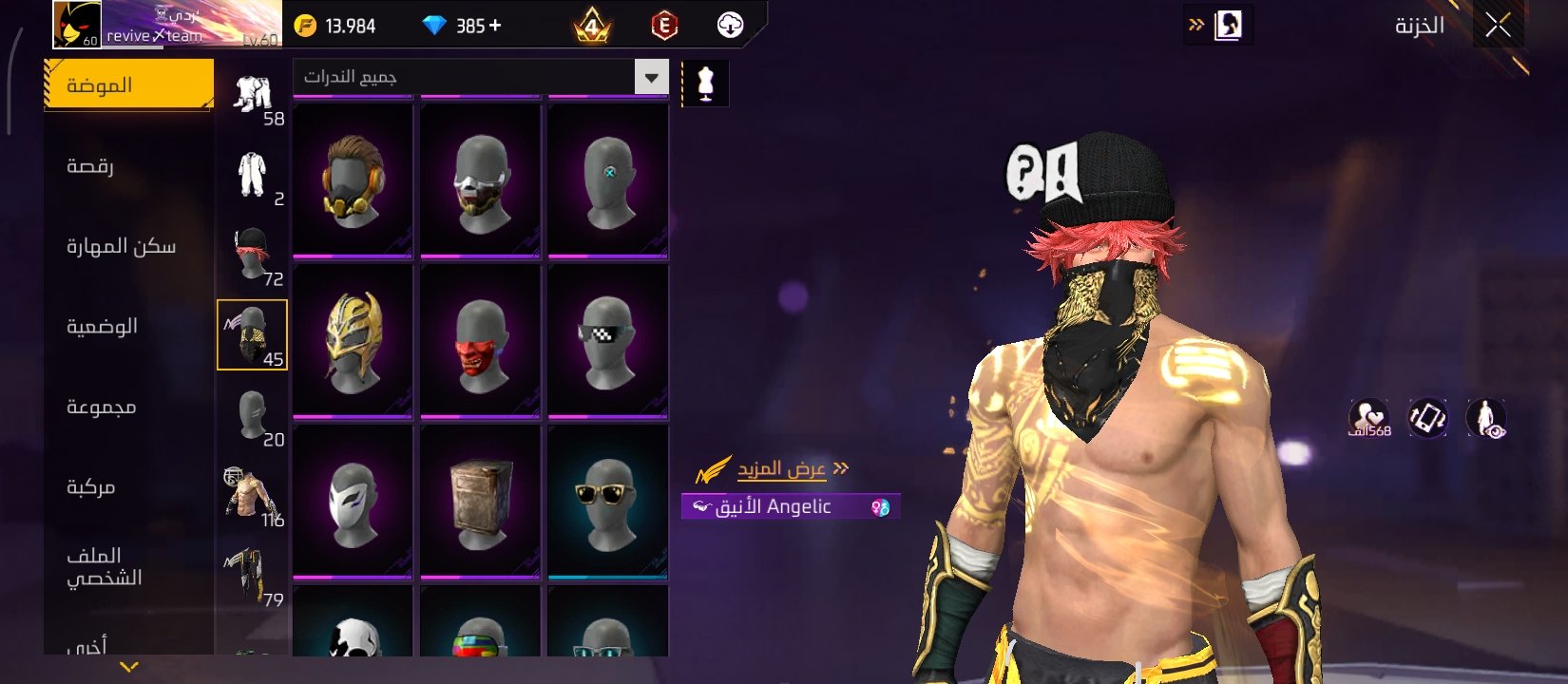Open the الموضة fashion tab
The image size is (1568, 684).
pos(128,85)
